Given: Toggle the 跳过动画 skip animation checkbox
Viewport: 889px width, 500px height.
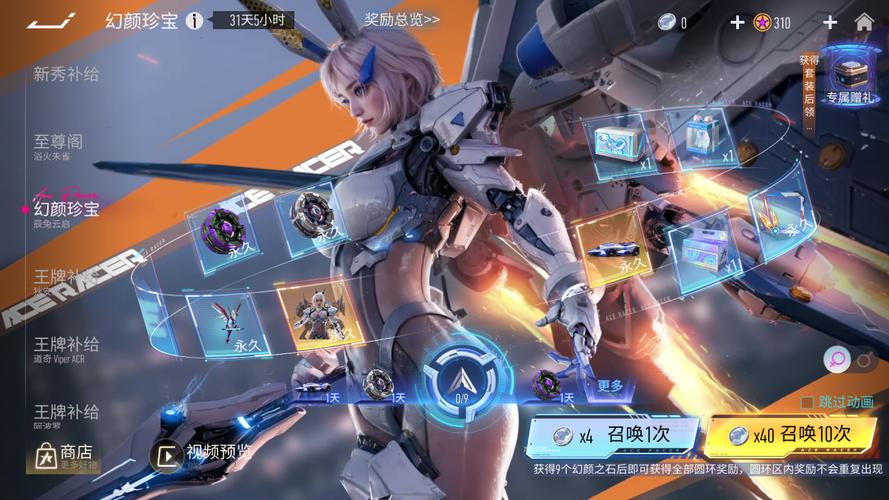Looking at the screenshot, I should pos(807,402).
